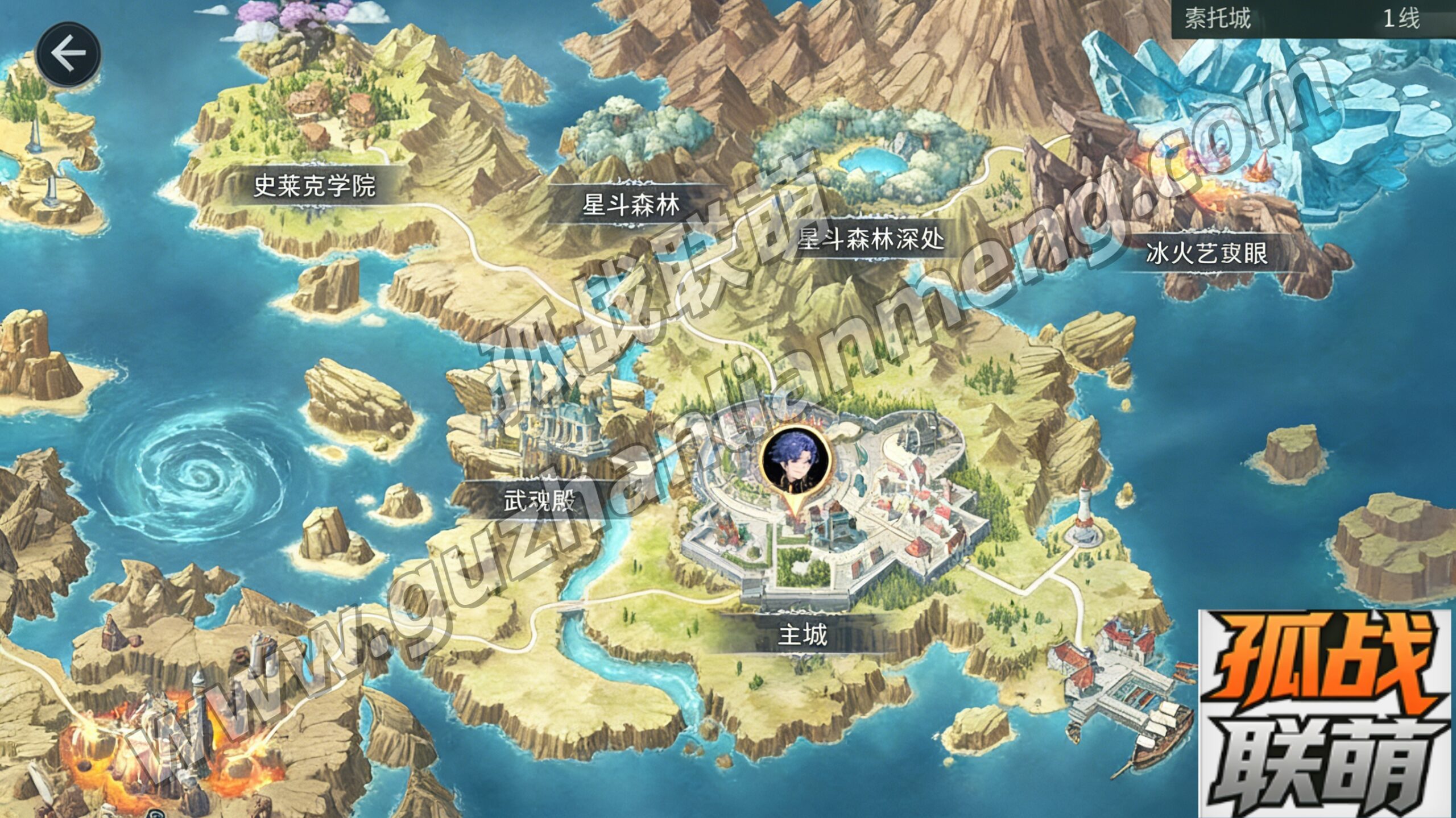Enter the 主城 main city label

803,634
